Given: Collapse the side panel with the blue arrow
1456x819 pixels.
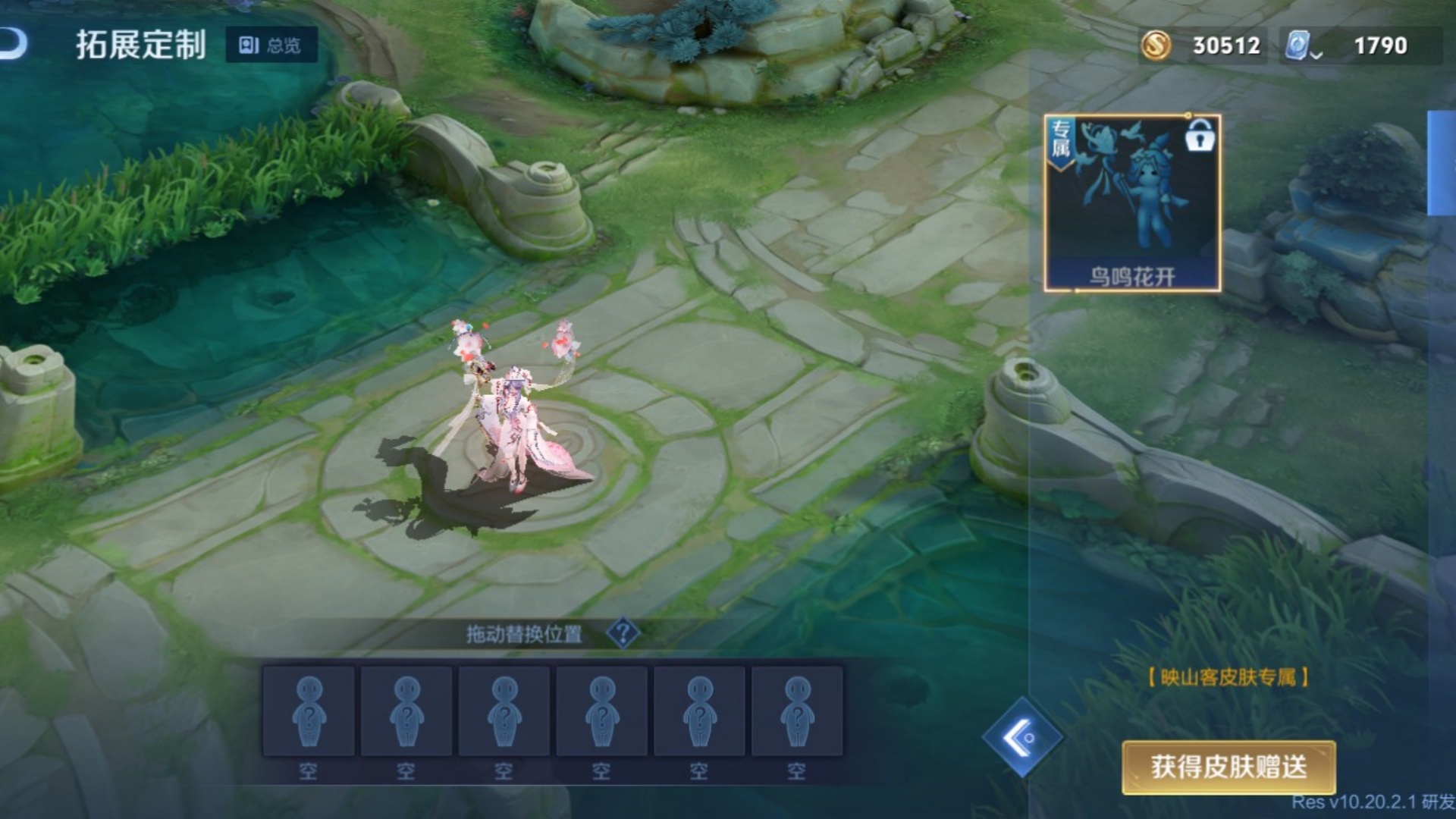Looking at the screenshot, I should point(1021,737).
